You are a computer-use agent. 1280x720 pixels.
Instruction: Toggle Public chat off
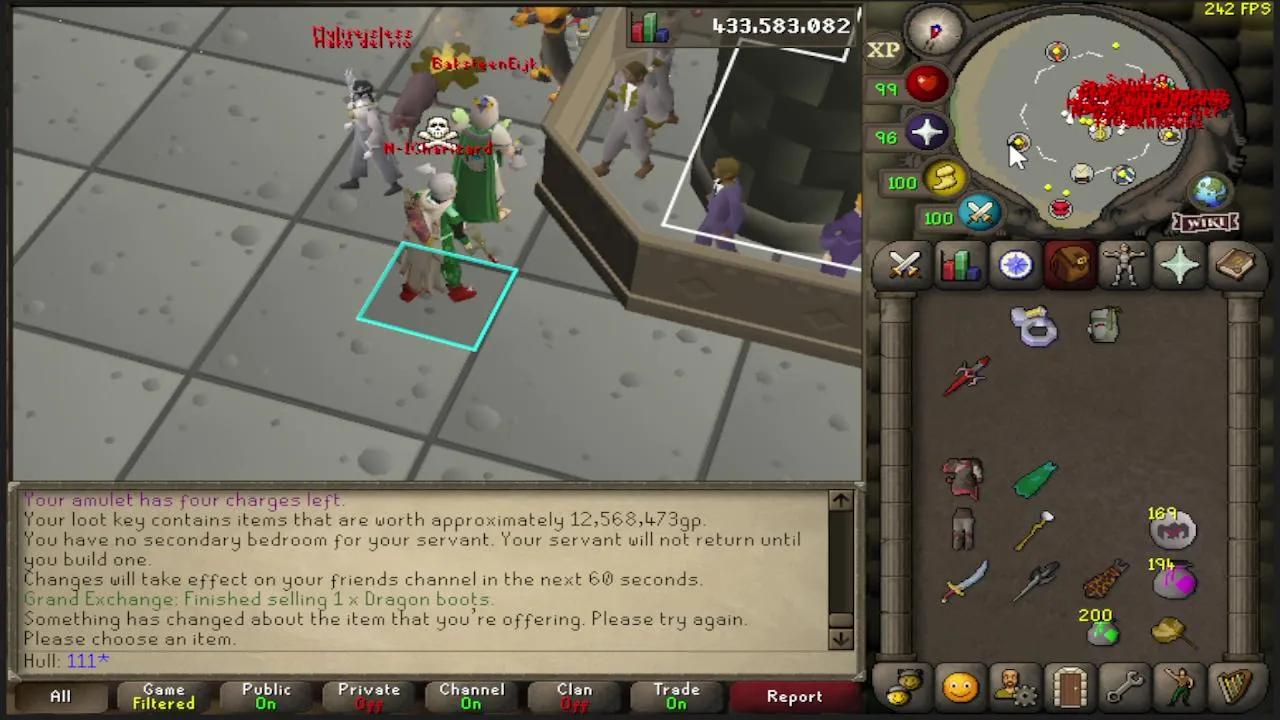[265, 696]
